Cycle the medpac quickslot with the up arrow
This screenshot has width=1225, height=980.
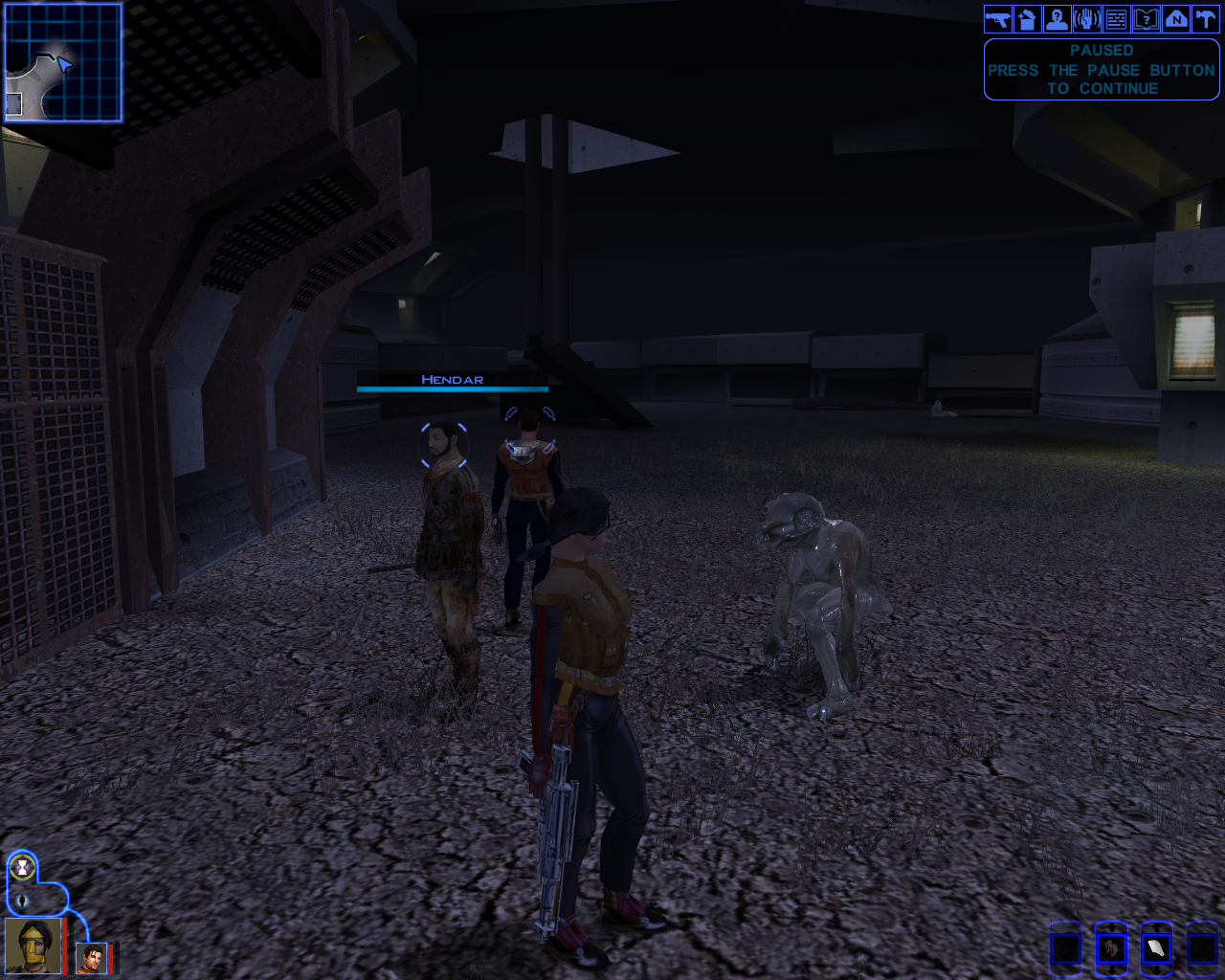click(1112, 927)
